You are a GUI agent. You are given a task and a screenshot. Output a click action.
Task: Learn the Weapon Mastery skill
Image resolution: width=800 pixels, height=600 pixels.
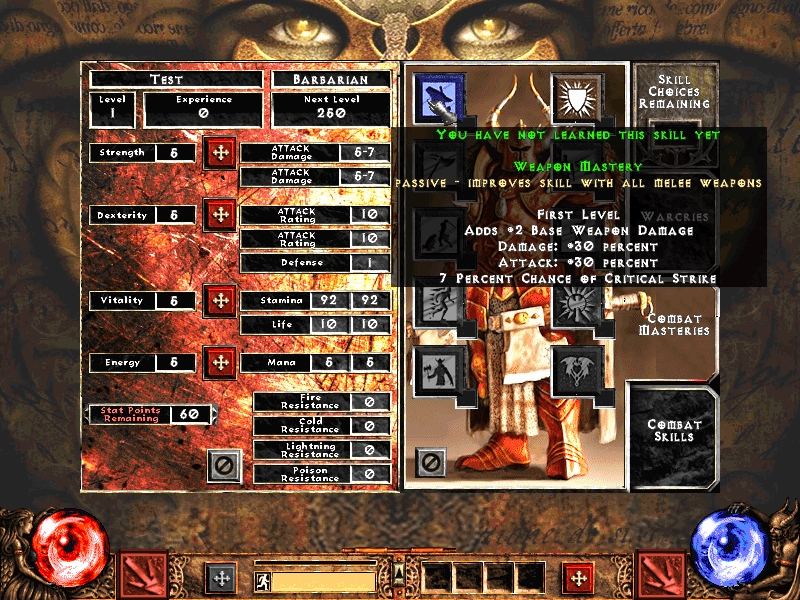coord(436,94)
